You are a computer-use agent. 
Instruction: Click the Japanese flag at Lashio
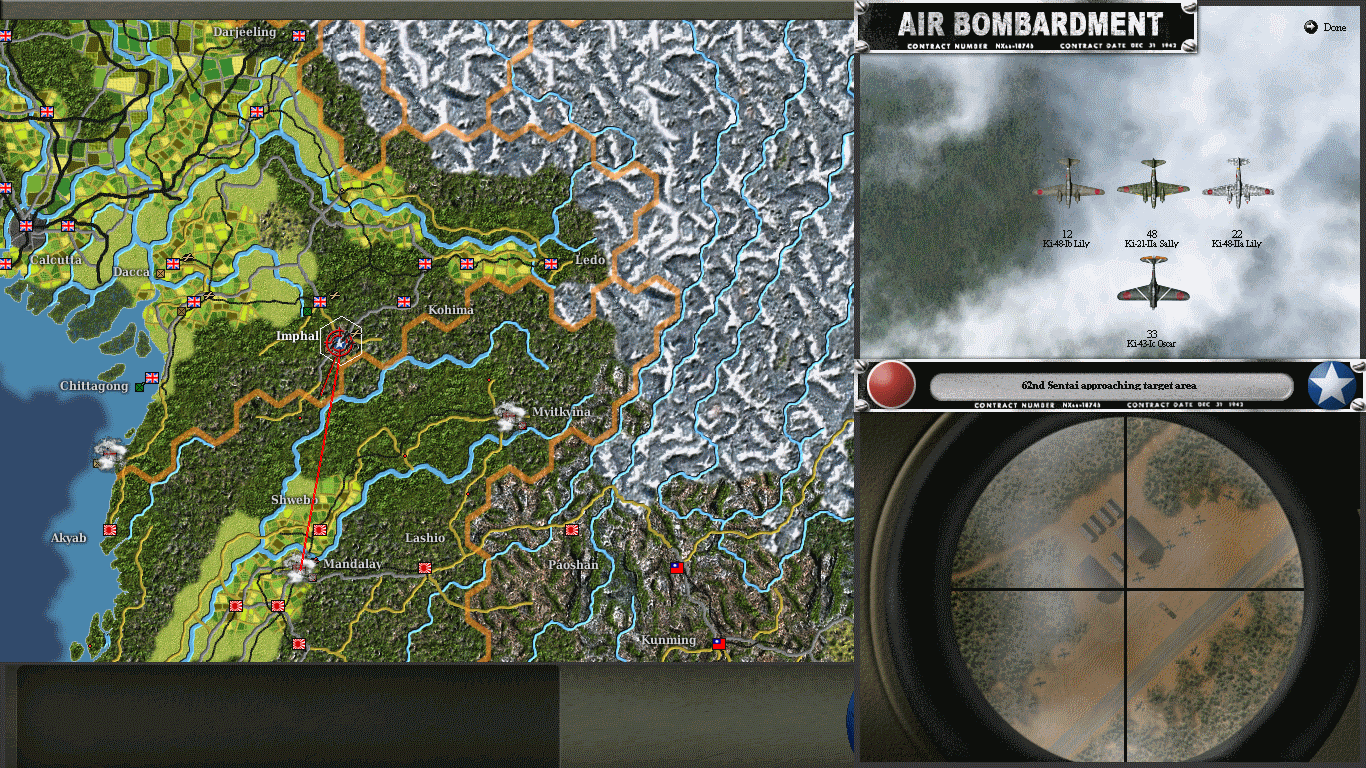426,567
